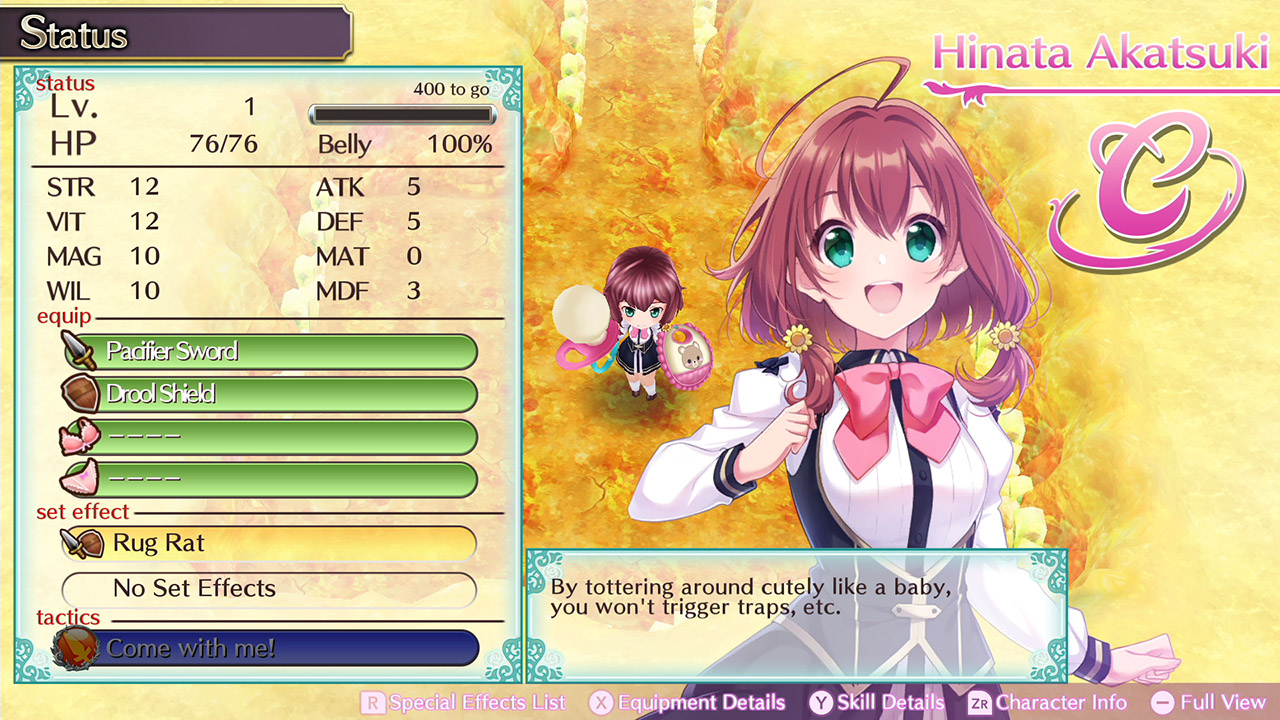The image size is (1280, 720).
Task: Open the empty panties accessory slot icon
Action: point(80,478)
